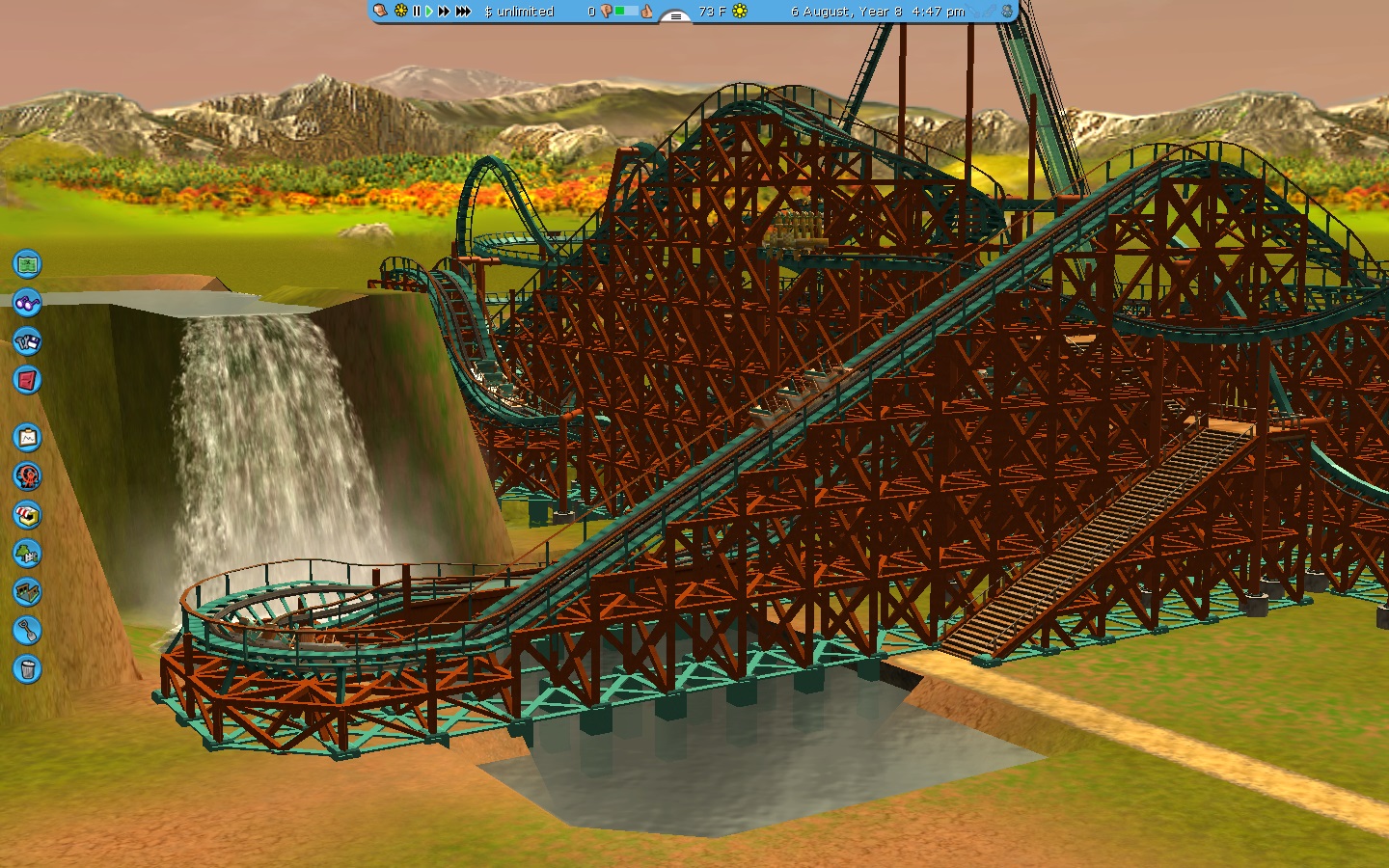
Task: Click the icon at the top bar's right end
Action: point(1007,12)
